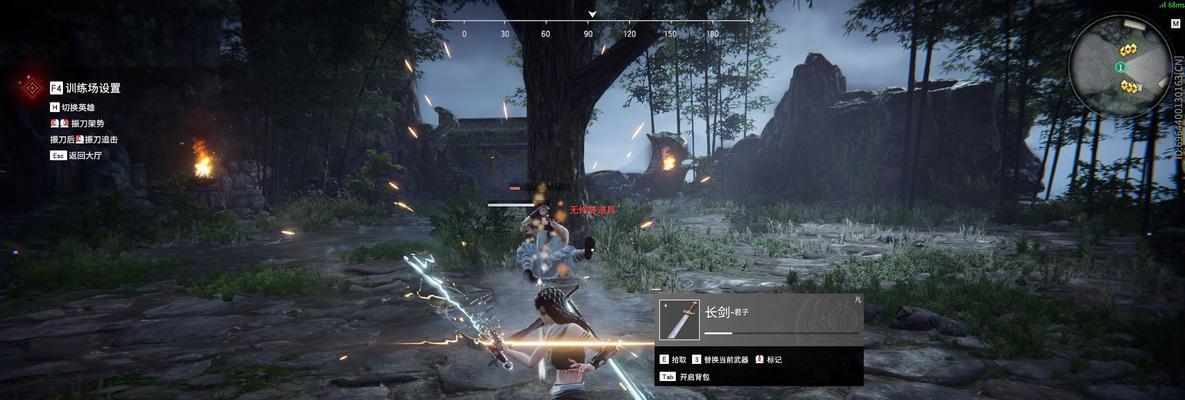The width and height of the screenshot is (1185, 400).
Task: Open the circular minimap
Action: (x=1119, y=66)
